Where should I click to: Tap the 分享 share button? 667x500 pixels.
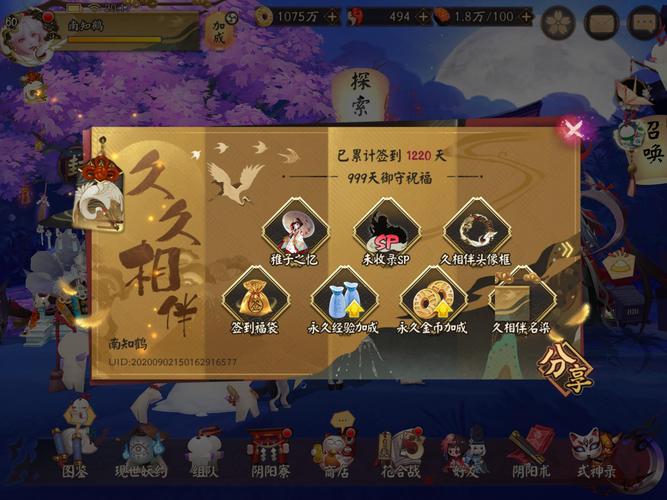pos(565,368)
